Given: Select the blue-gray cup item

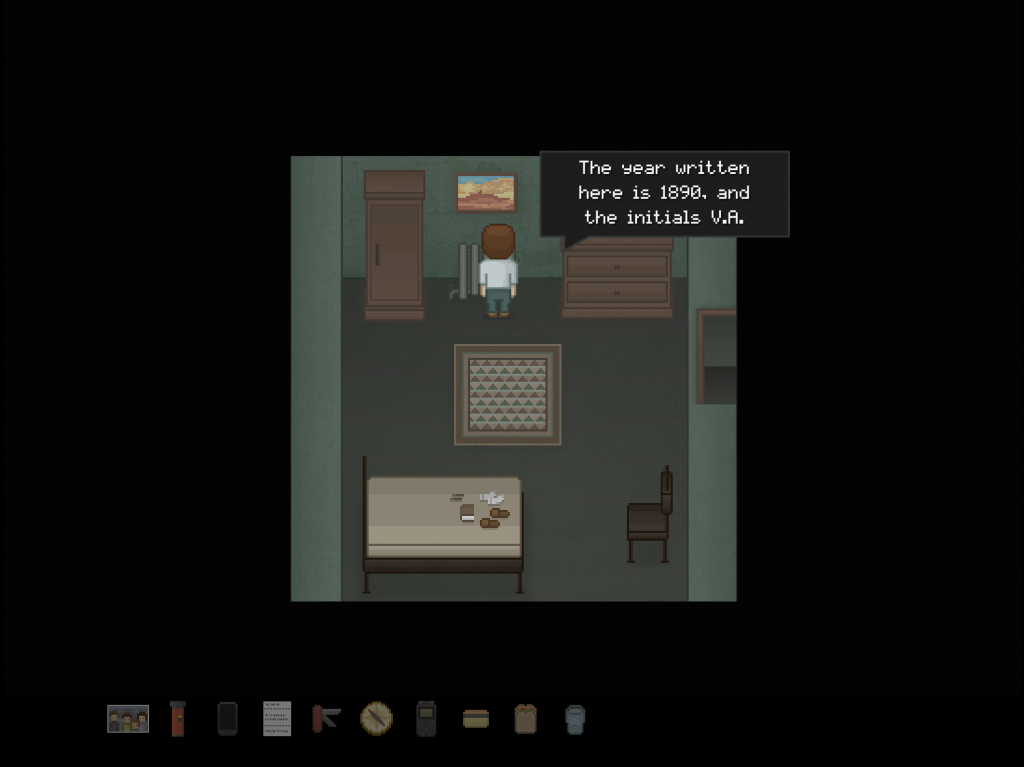Looking at the screenshot, I should point(575,718).
